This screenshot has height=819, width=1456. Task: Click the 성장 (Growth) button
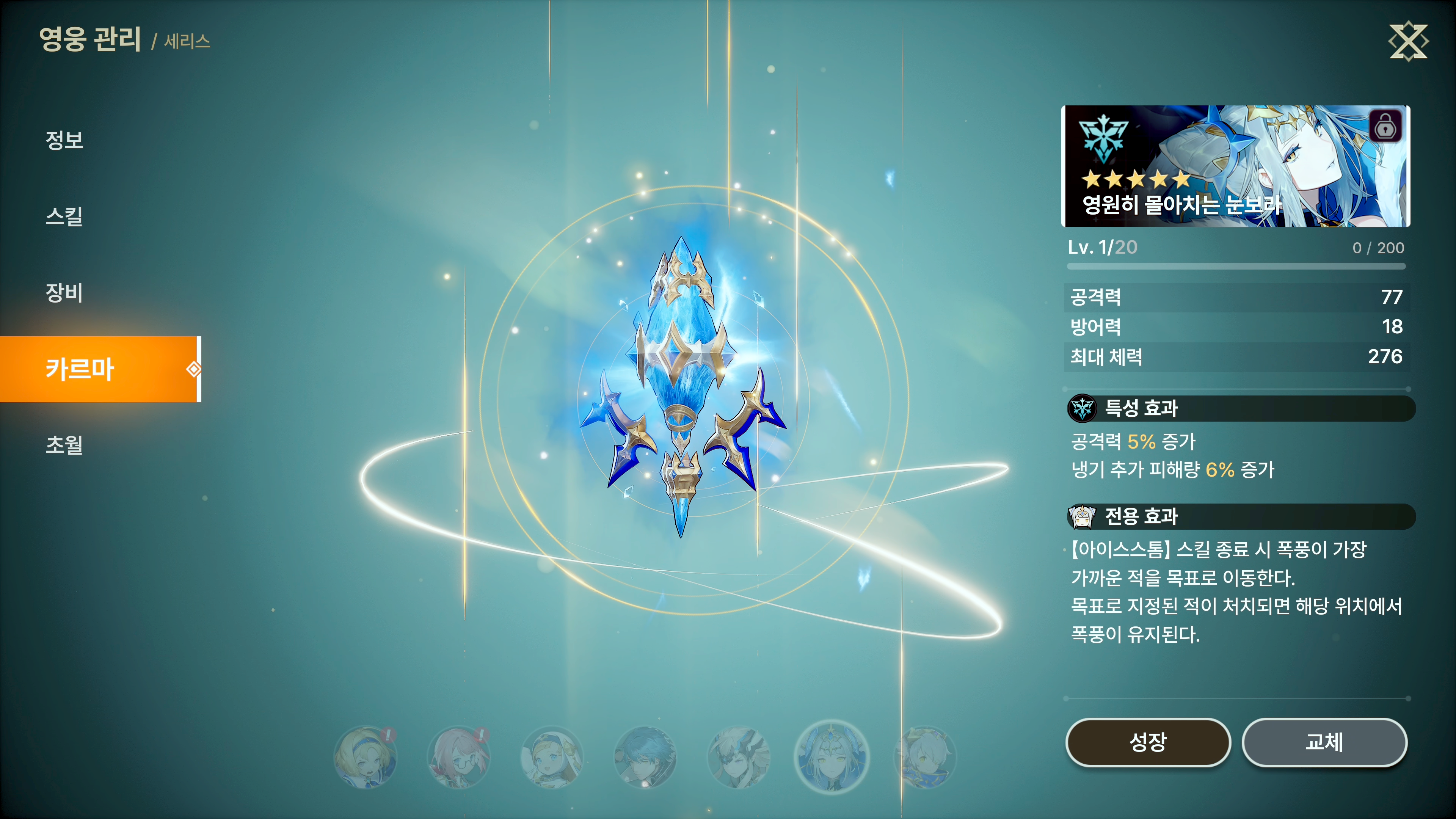[1147, 742]
